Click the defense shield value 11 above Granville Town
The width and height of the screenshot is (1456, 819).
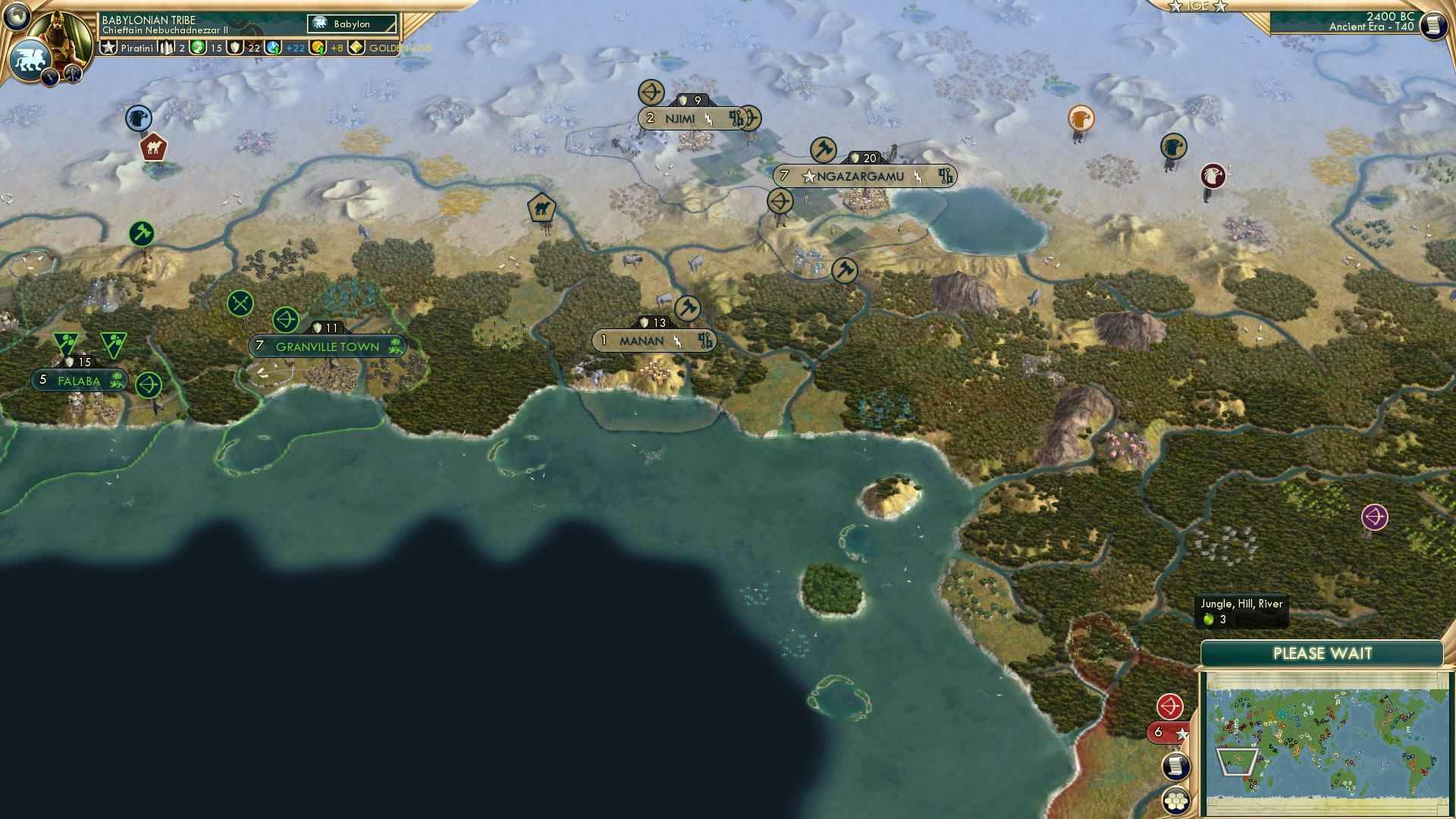click(328, 328)
